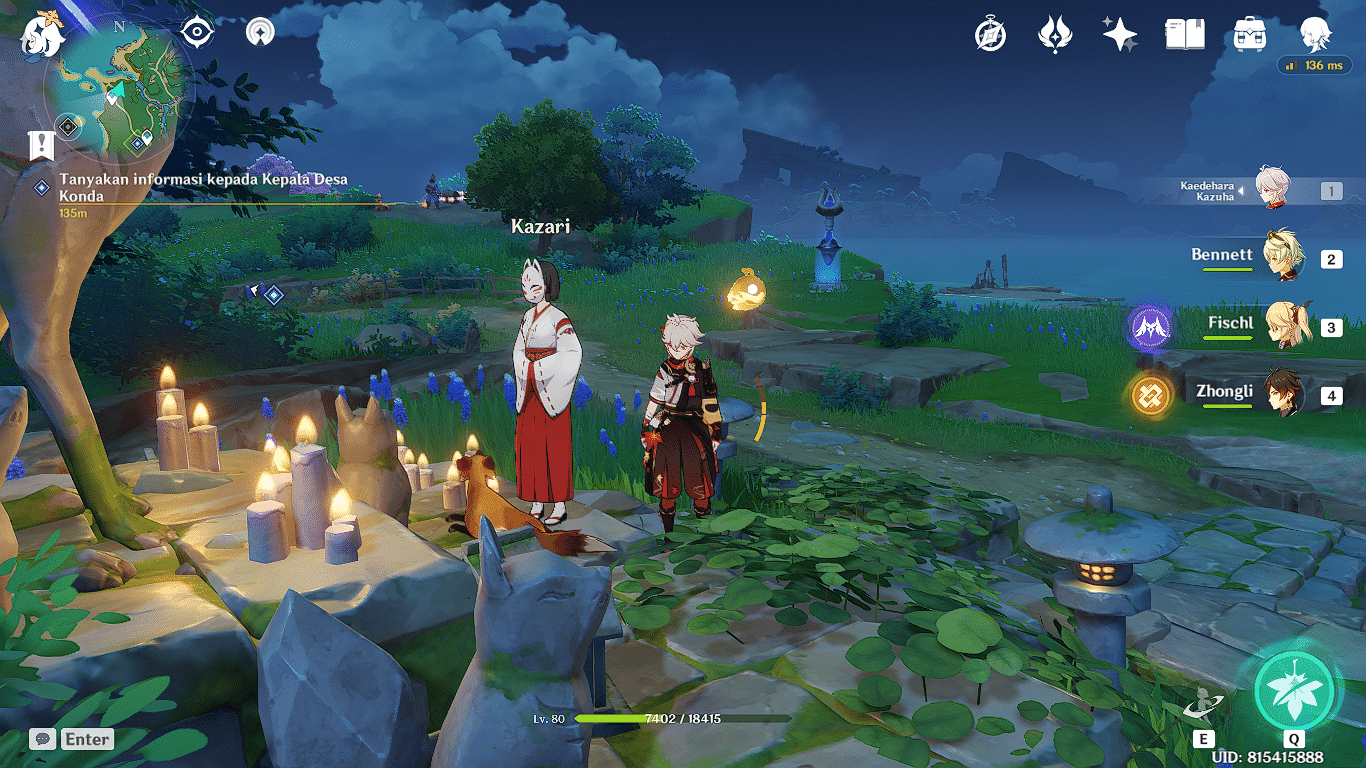Screen dimensions: 1366x768
Task: Open the chat box
Action: point(72,739)
